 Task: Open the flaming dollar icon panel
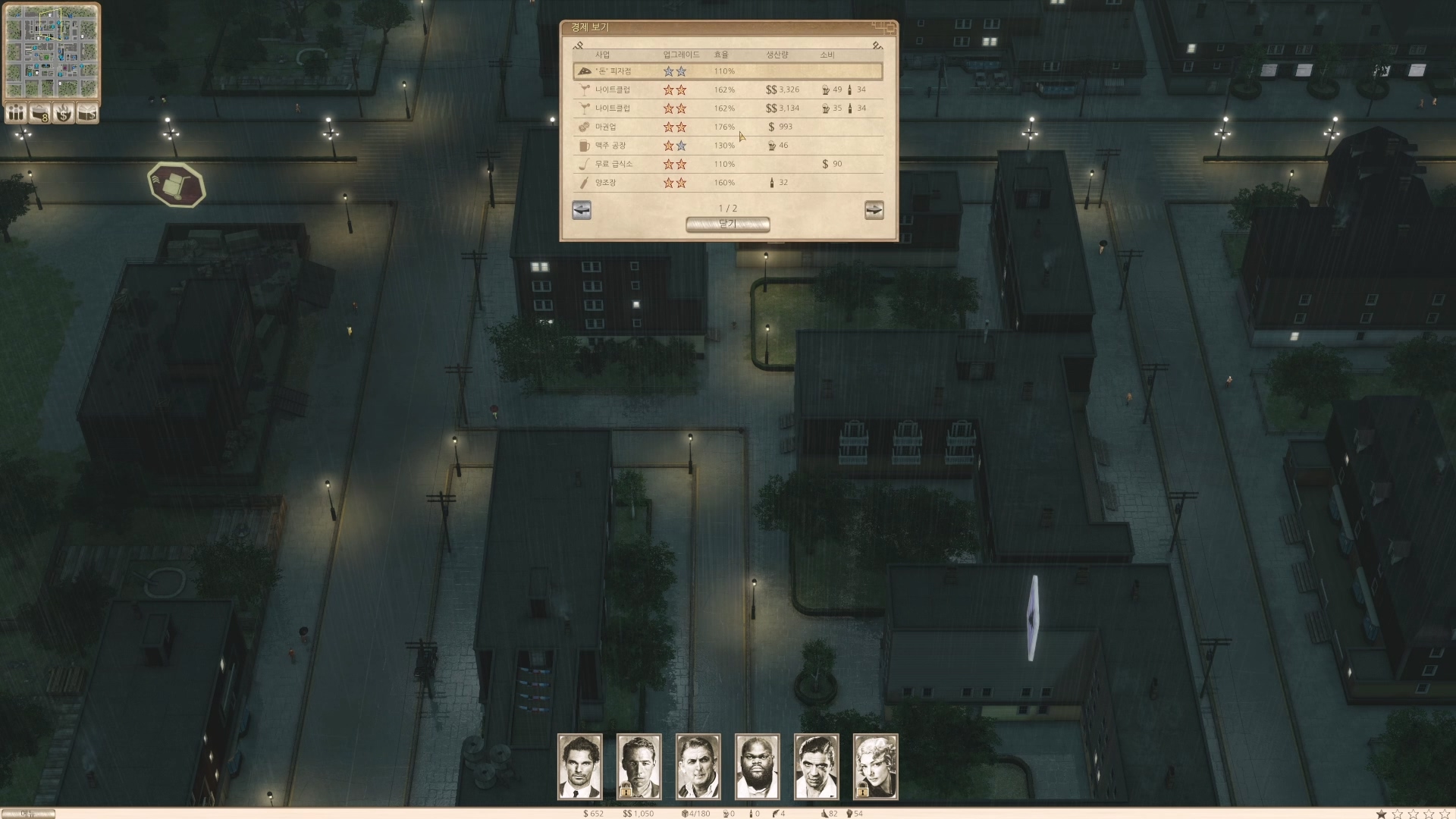64,113
